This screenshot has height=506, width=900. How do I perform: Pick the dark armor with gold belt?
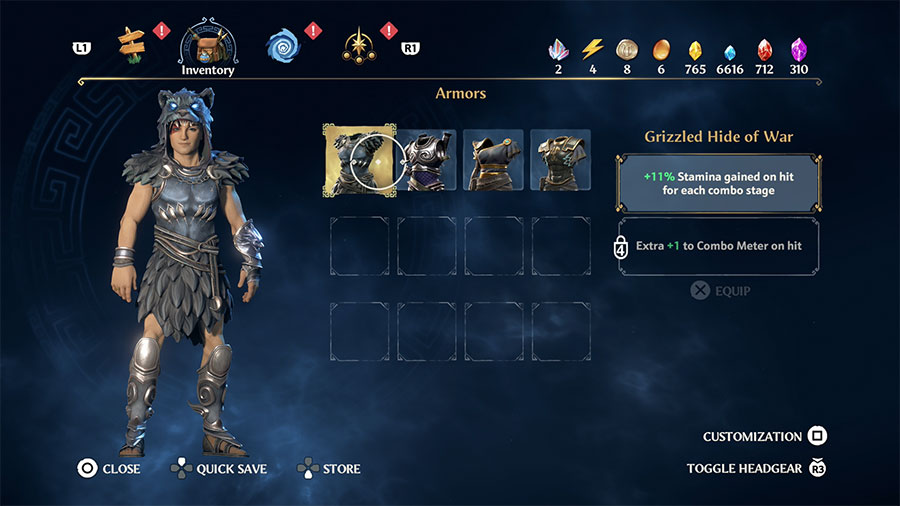[494, 159]
